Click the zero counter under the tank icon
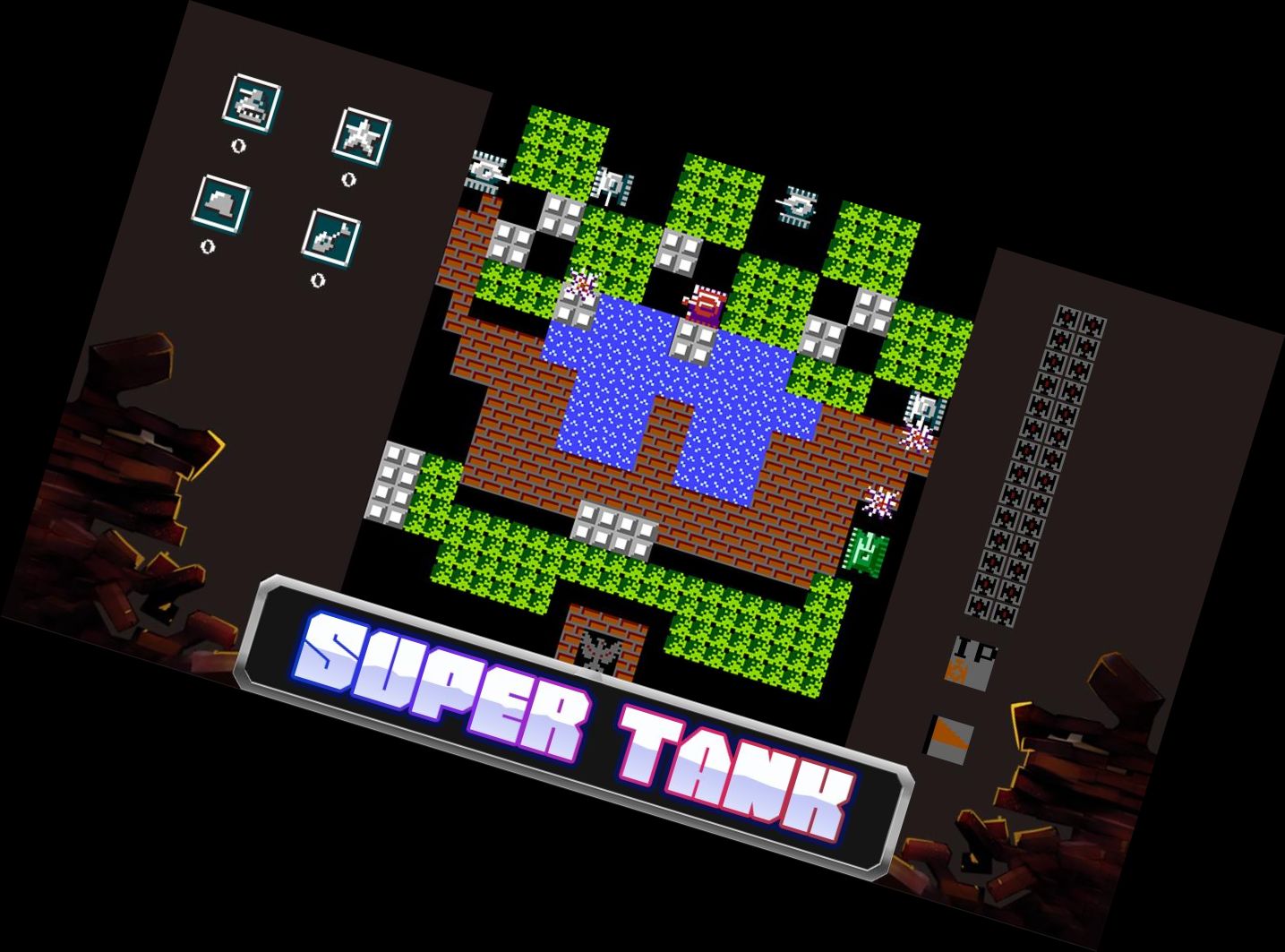 pyautogui.click(x=237, y=148)
